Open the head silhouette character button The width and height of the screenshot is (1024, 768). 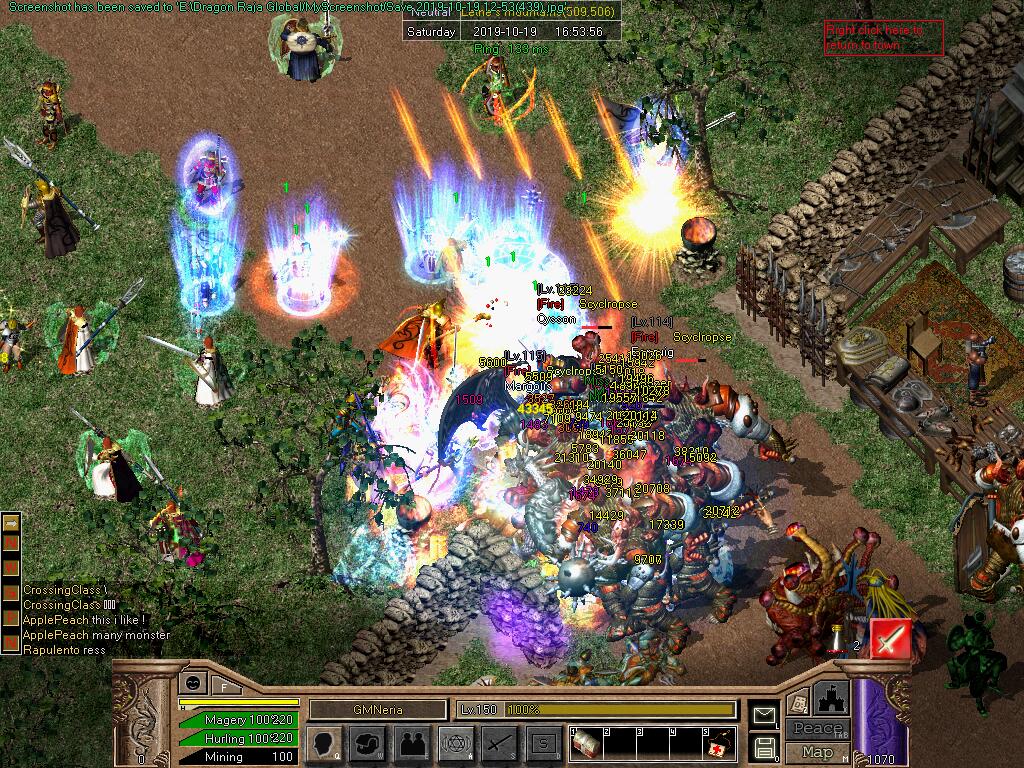click(x=324, y=743)
